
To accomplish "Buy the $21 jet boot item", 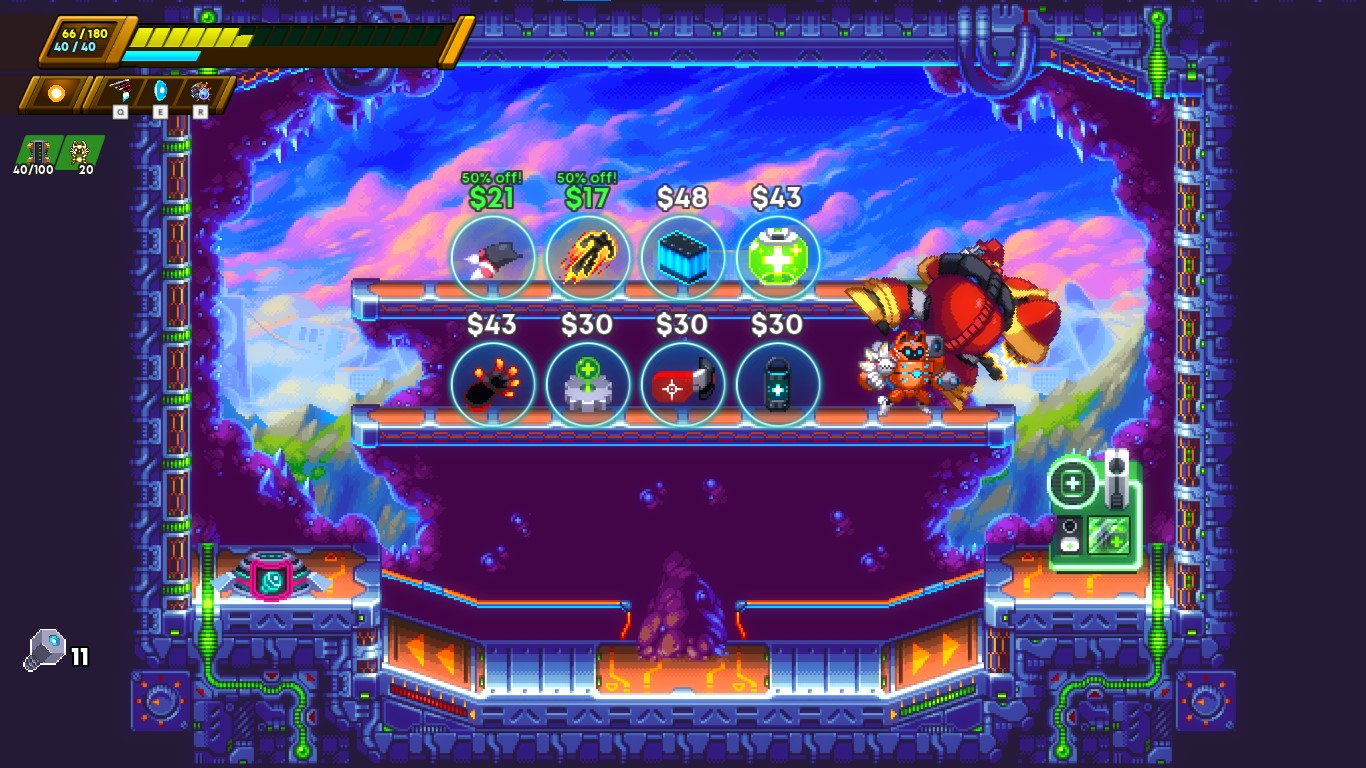I will [x=492, y=258].
